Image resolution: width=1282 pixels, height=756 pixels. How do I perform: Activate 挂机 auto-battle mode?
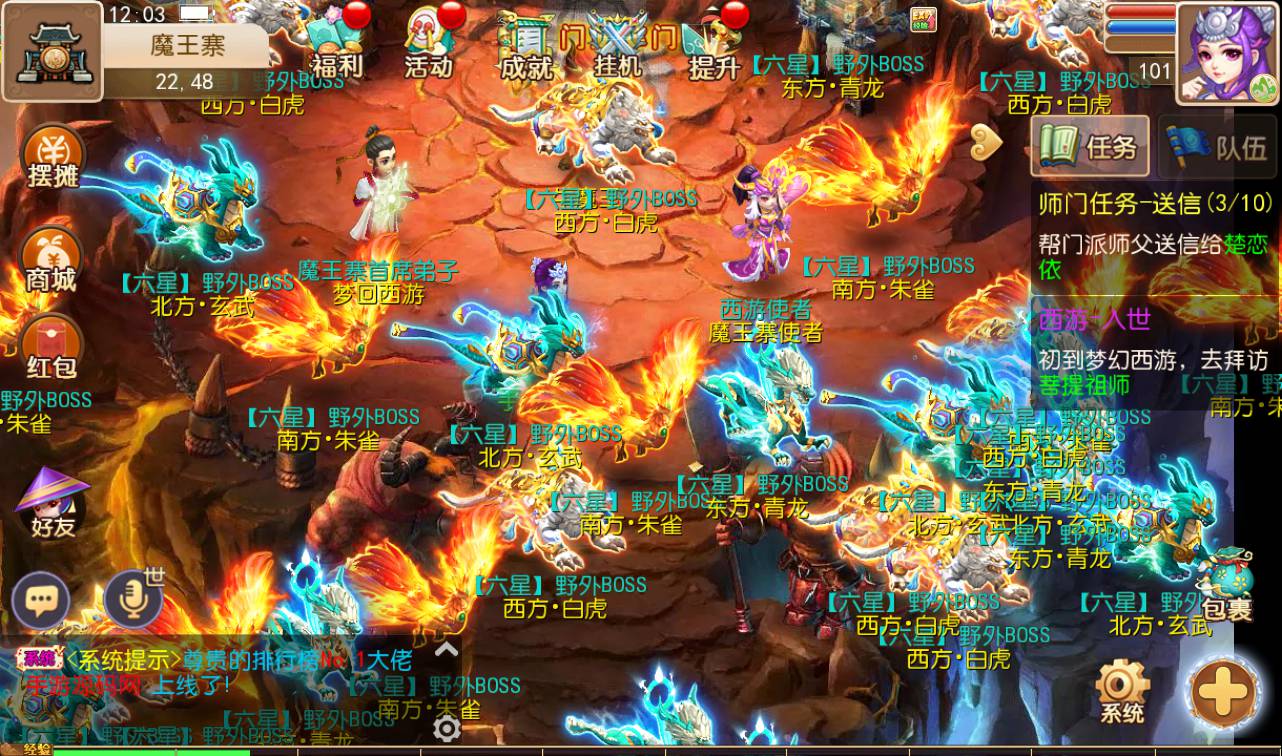618,45
